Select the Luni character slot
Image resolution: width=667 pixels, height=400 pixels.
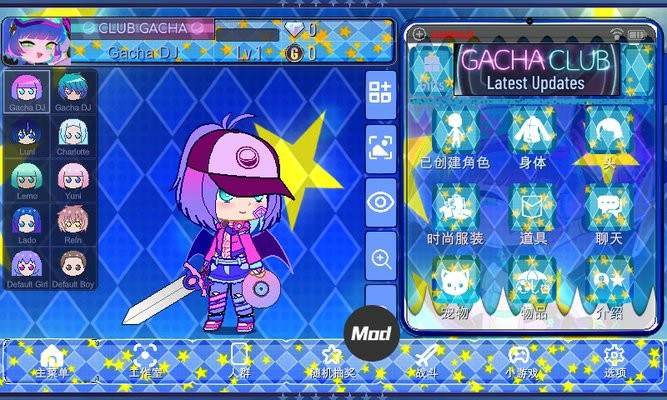(27, 134)
